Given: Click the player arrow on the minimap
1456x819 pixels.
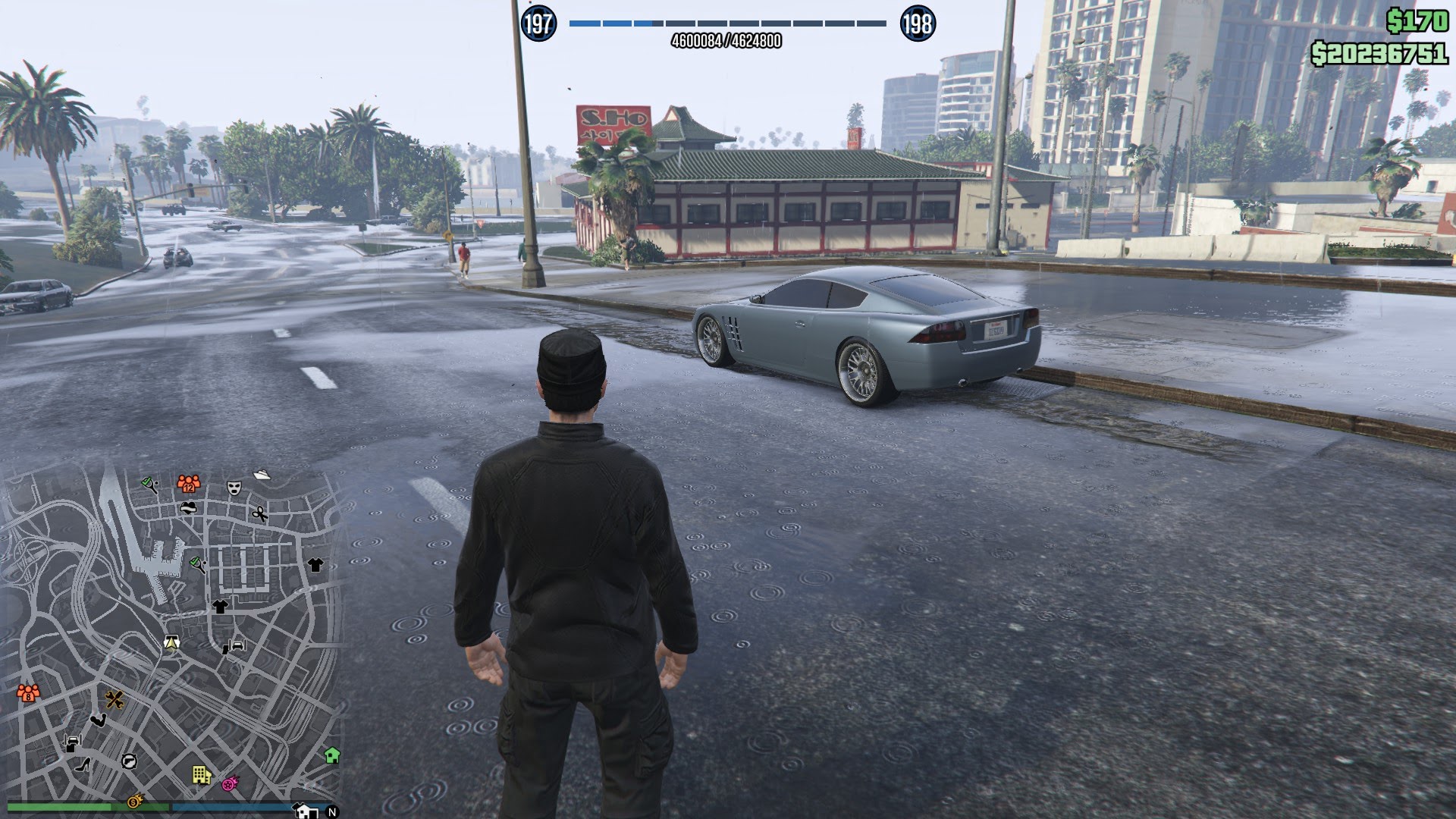Looking at the screenshot, I should tap(172, 644).
